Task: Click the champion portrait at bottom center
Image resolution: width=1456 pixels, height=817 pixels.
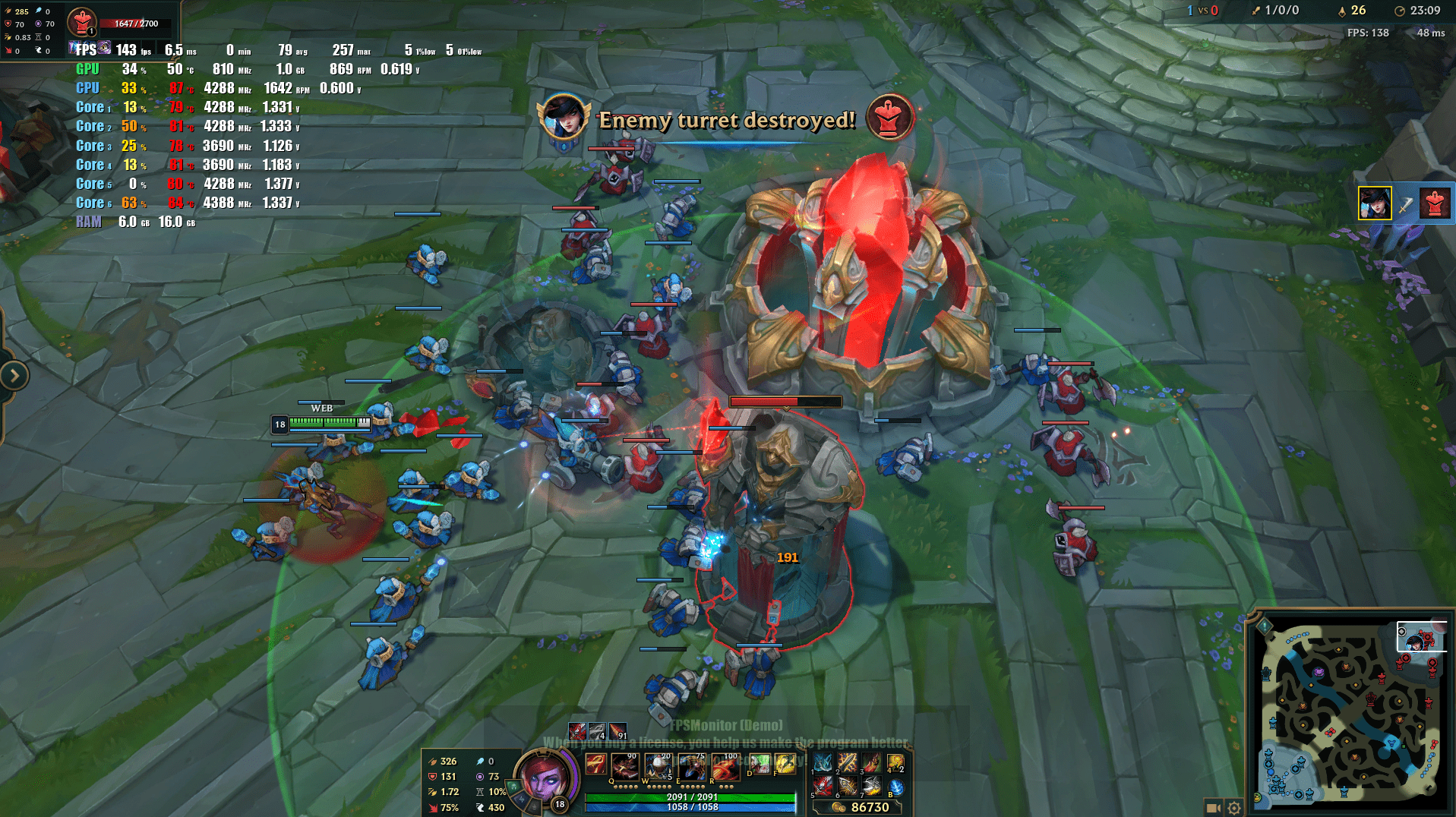Action: 544,778
